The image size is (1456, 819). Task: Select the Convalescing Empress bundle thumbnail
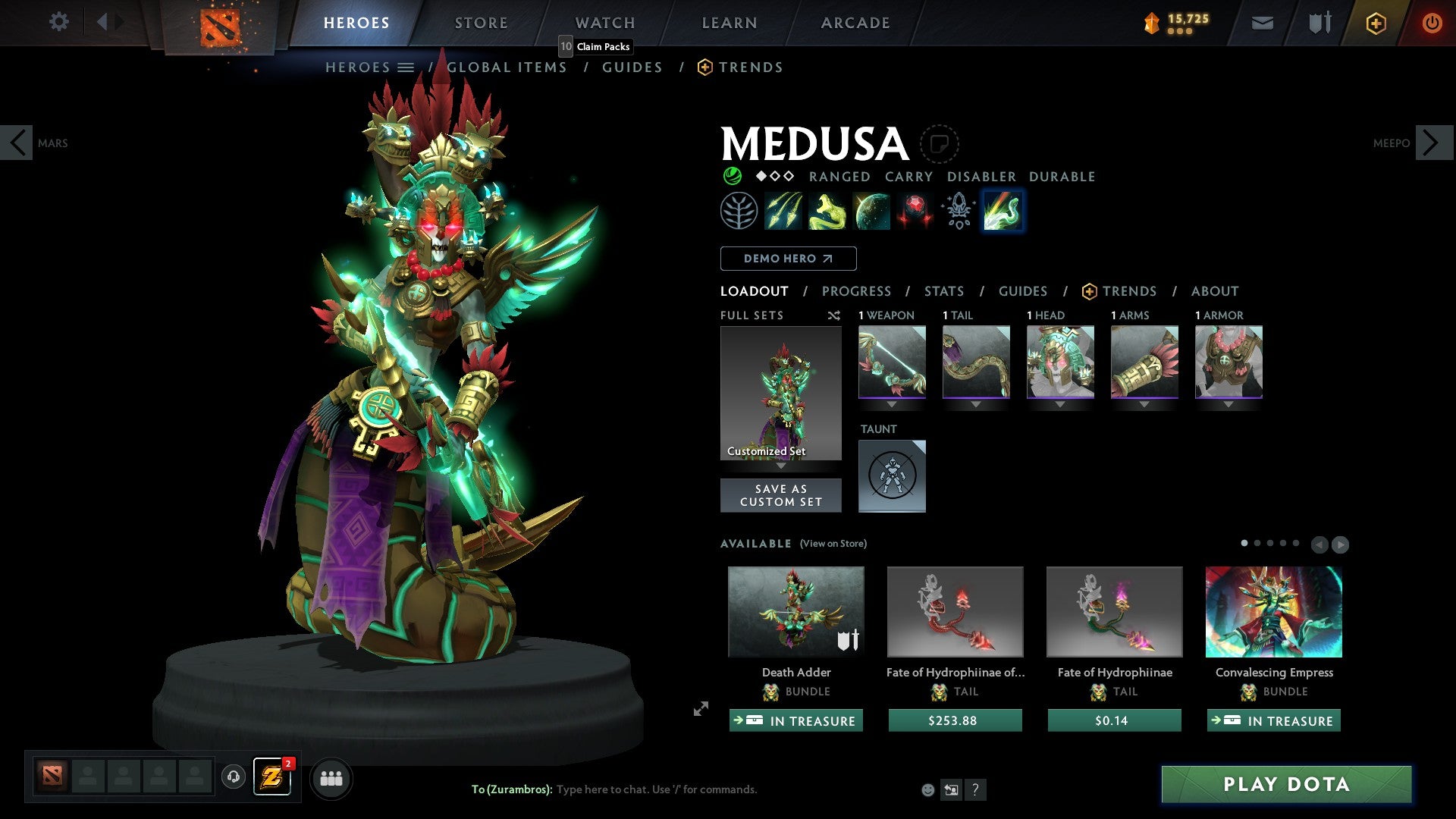(1273, 612)
